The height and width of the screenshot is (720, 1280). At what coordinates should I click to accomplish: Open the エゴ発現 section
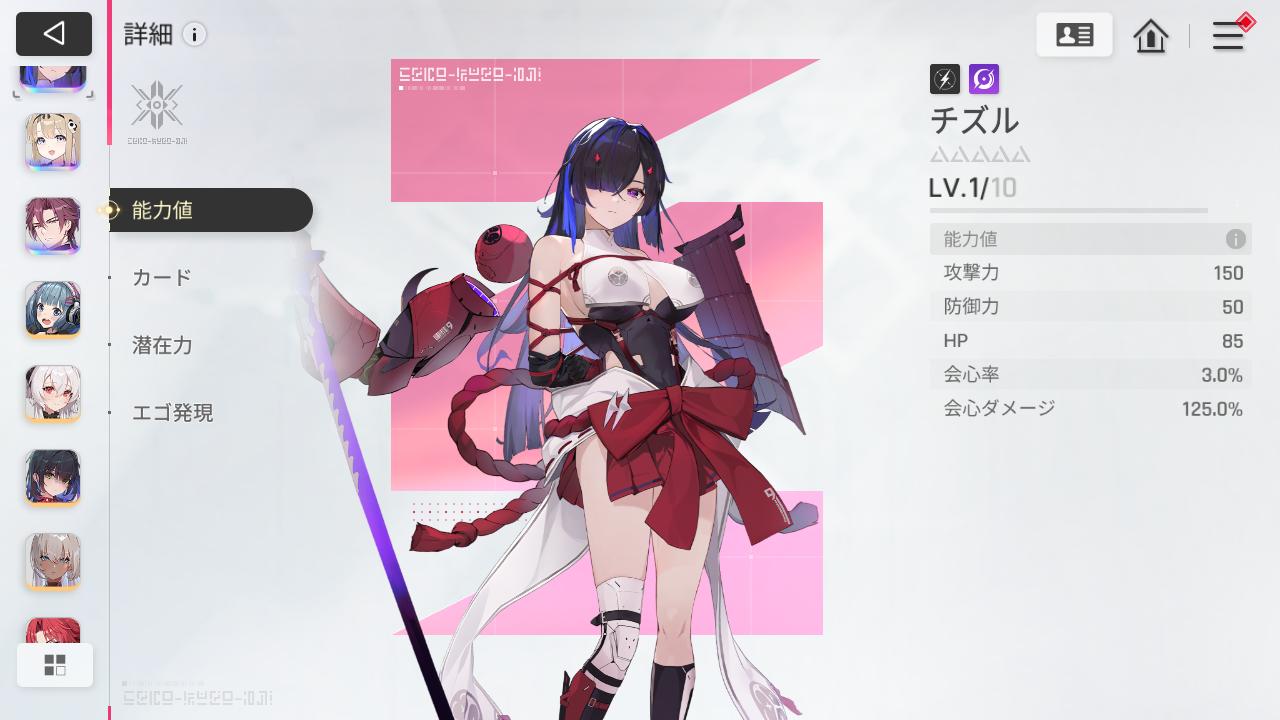172,413
